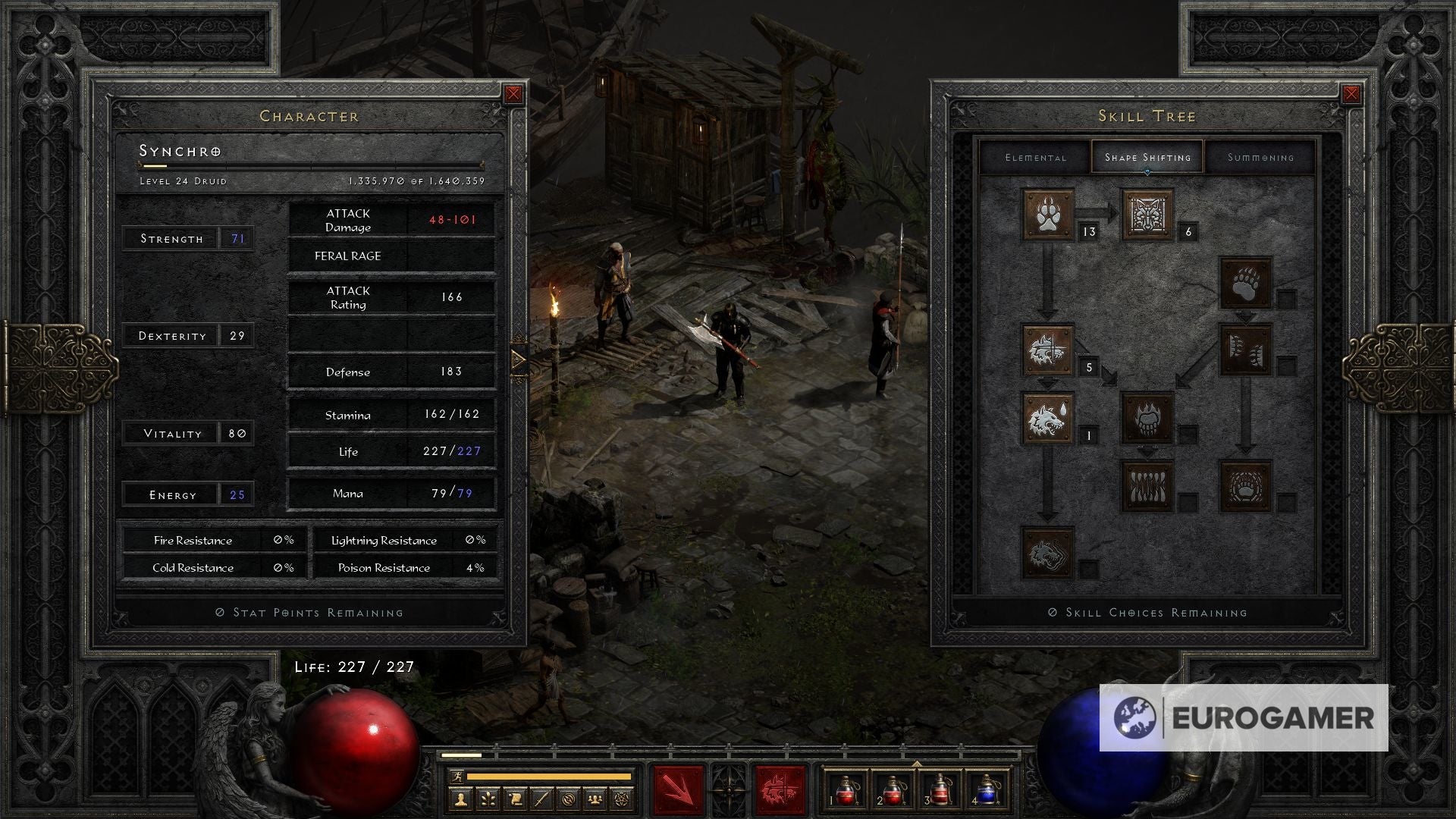Screen dimensions: 1456x819
Task: Open the quest log scroll icon
Action: pyautogui.click(x=513, y=799)
